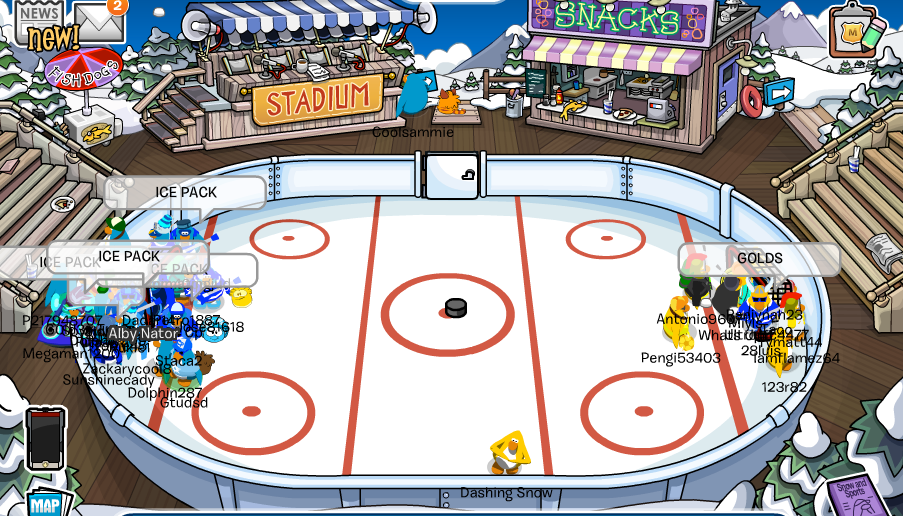
Task: Open the Snow and Sports catalog
Action: [x=858, y=495]
